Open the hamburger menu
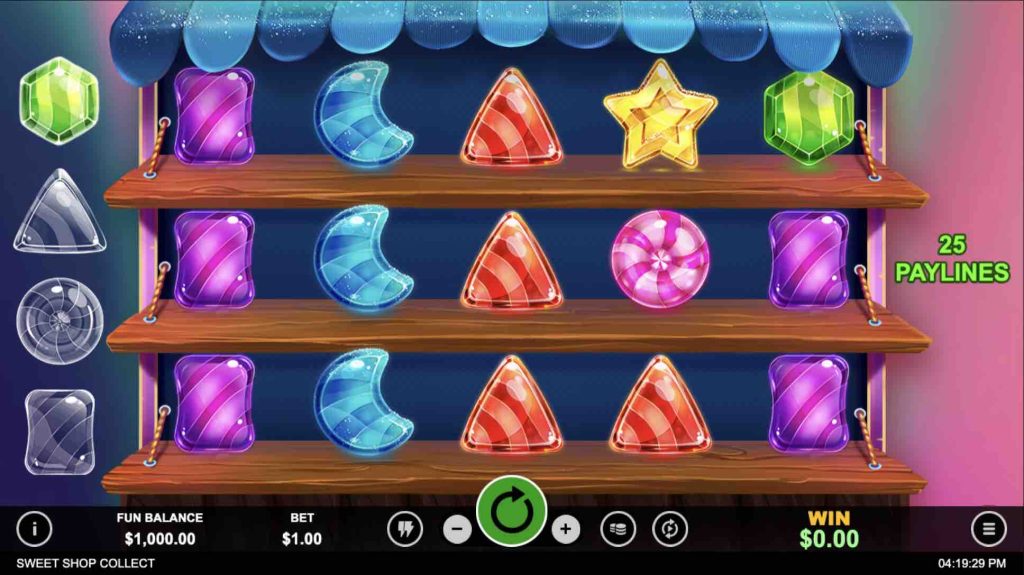 (988, 529)
